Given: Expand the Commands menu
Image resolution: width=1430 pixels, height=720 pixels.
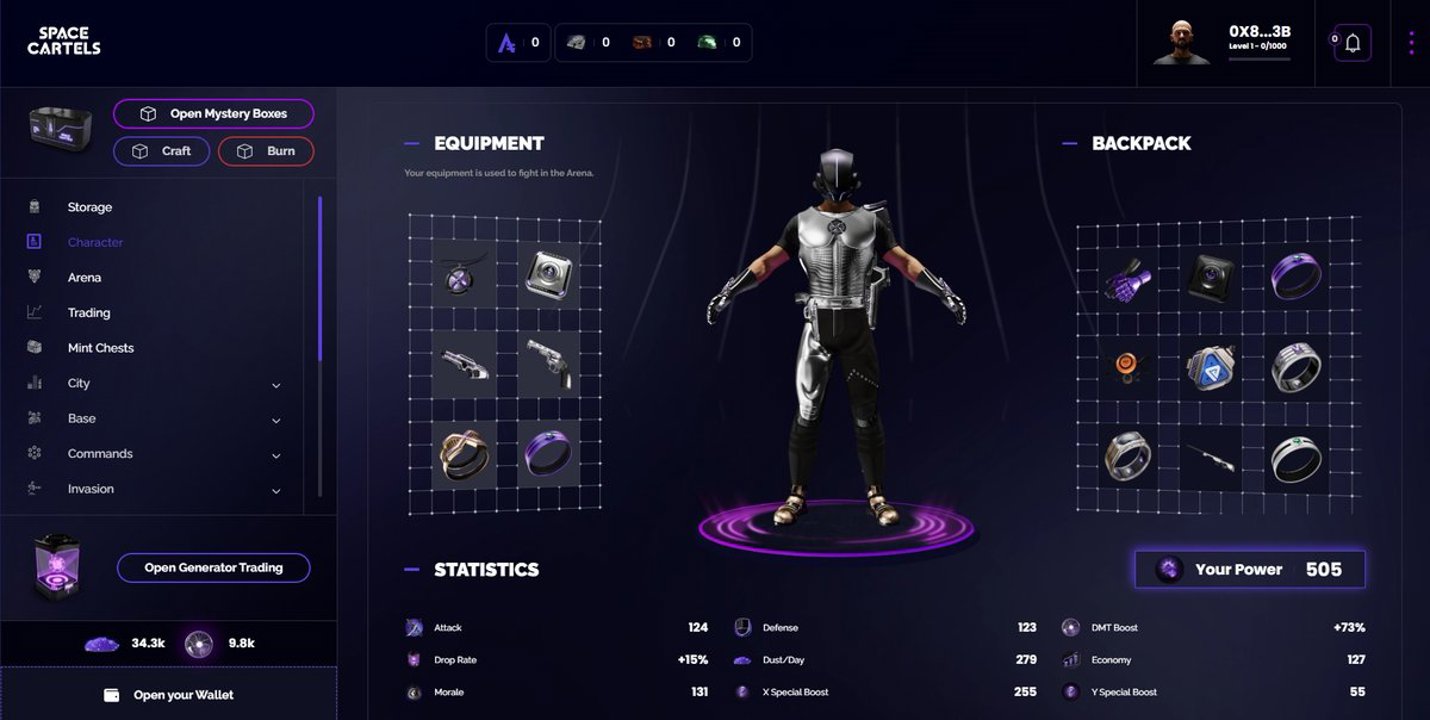Looking at the screenshot, I should [x=276, y=455].
